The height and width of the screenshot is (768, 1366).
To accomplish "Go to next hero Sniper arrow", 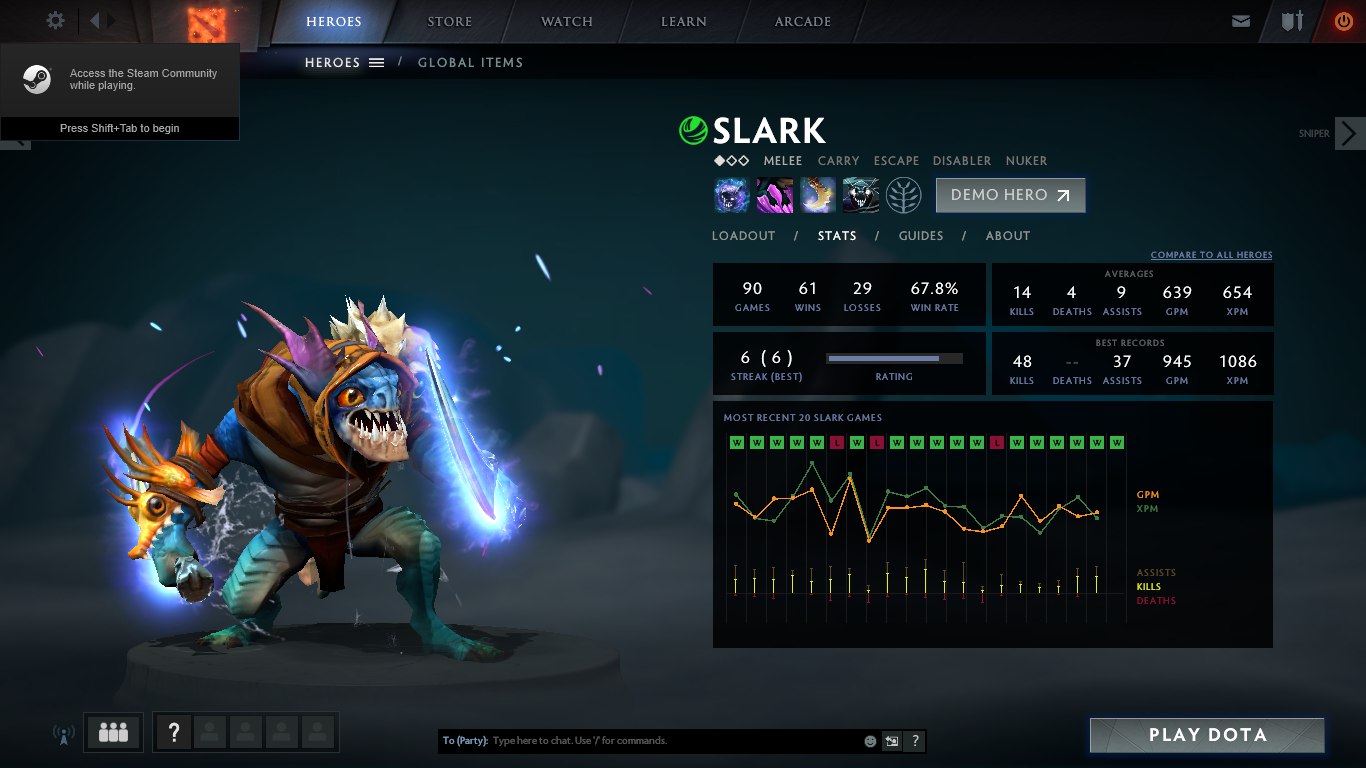I will [x=1349, y=133].
